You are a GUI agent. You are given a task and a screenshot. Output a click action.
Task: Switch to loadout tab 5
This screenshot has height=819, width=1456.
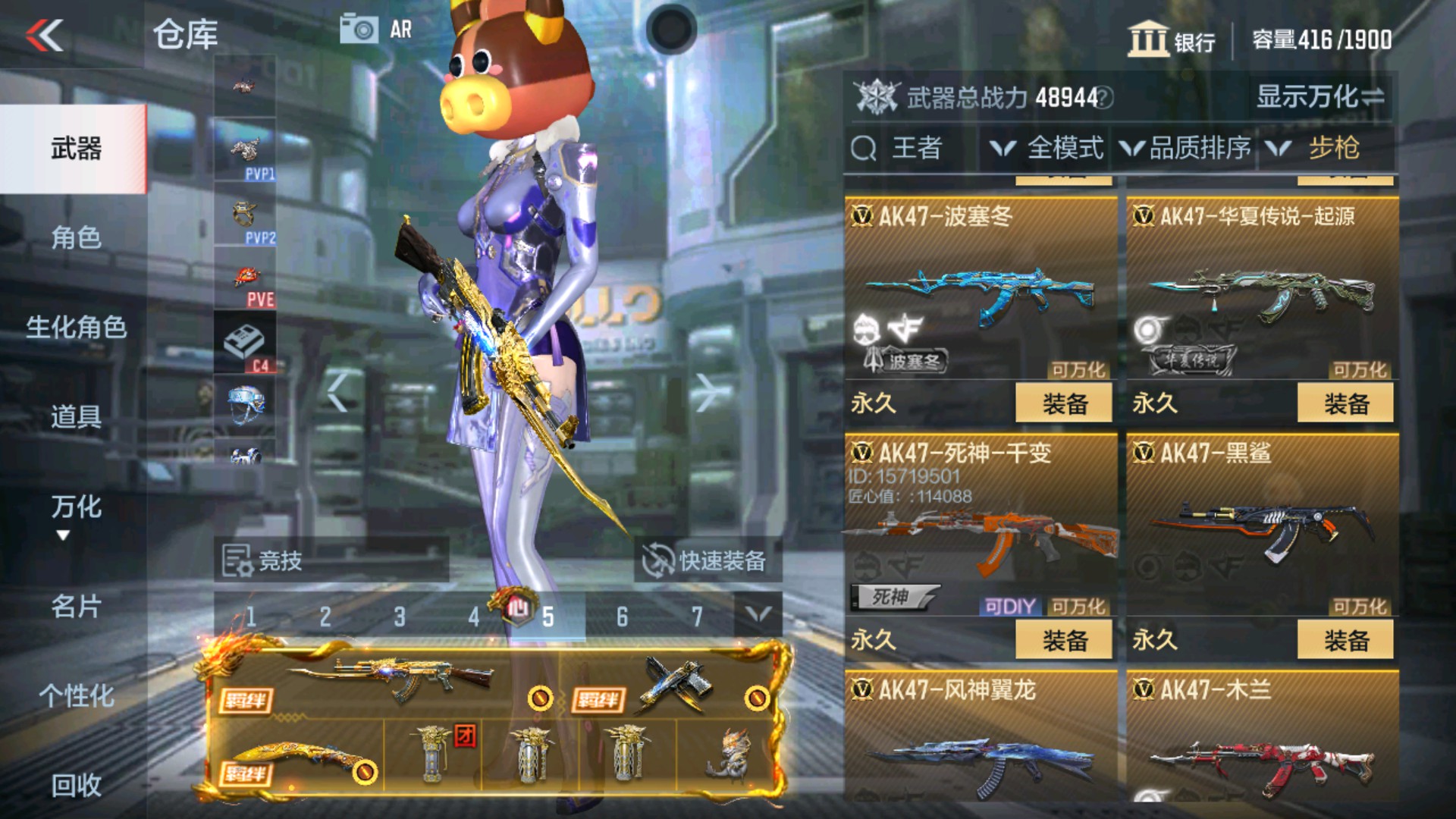click(x=548, y=616)
